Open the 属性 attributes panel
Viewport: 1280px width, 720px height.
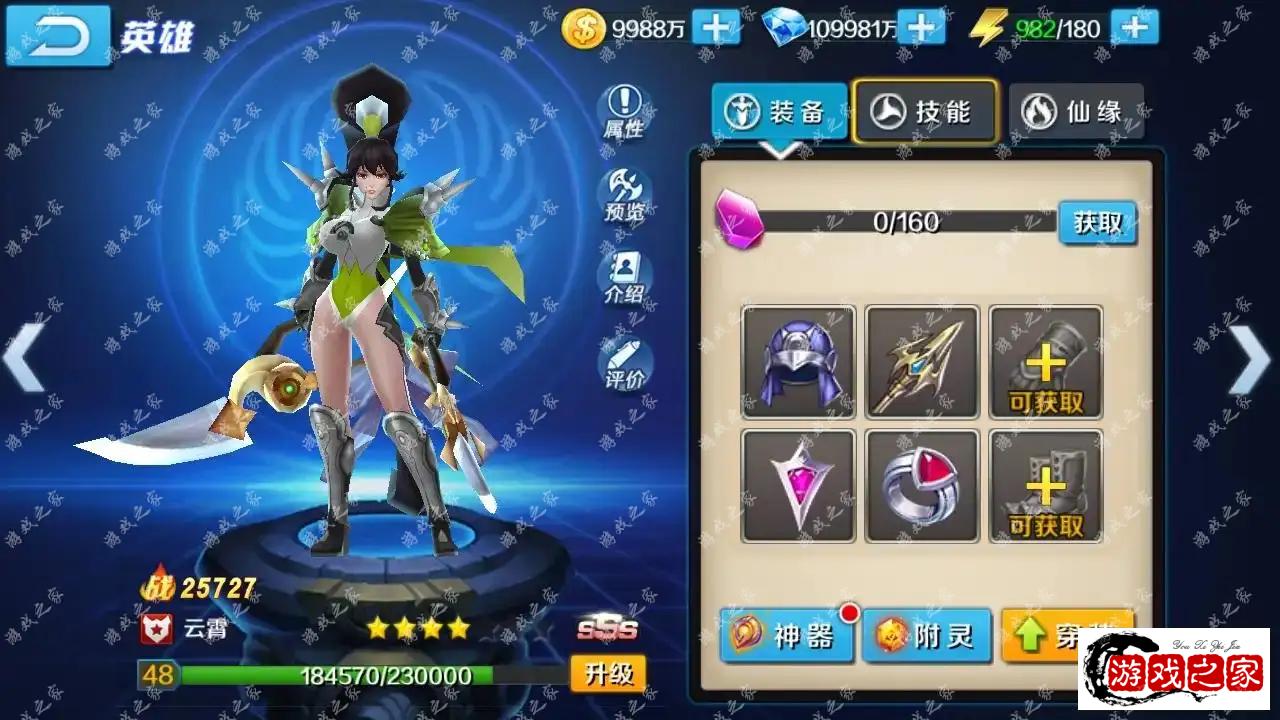[624, 112]
